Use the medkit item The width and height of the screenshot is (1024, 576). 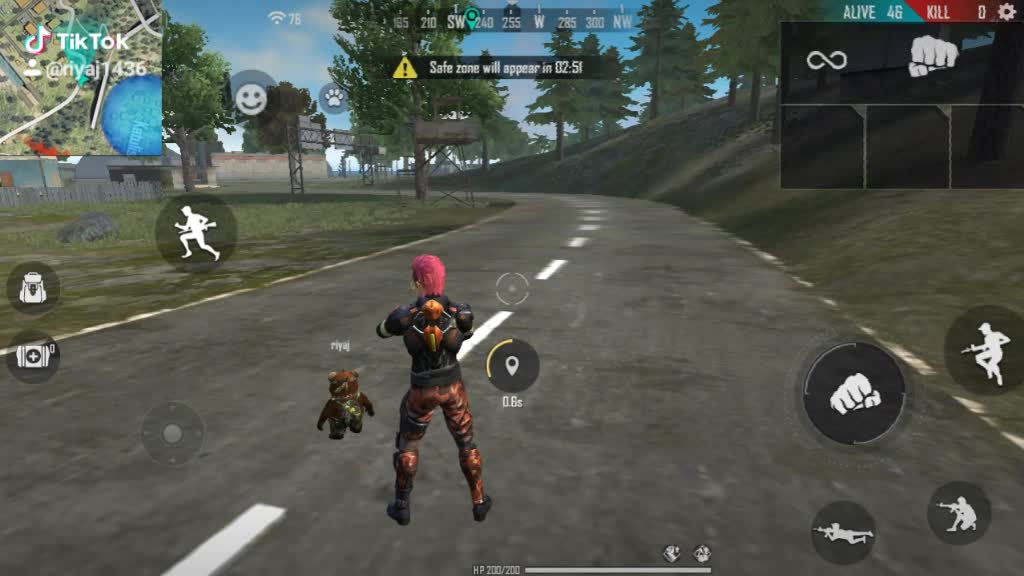coord(33,356)
